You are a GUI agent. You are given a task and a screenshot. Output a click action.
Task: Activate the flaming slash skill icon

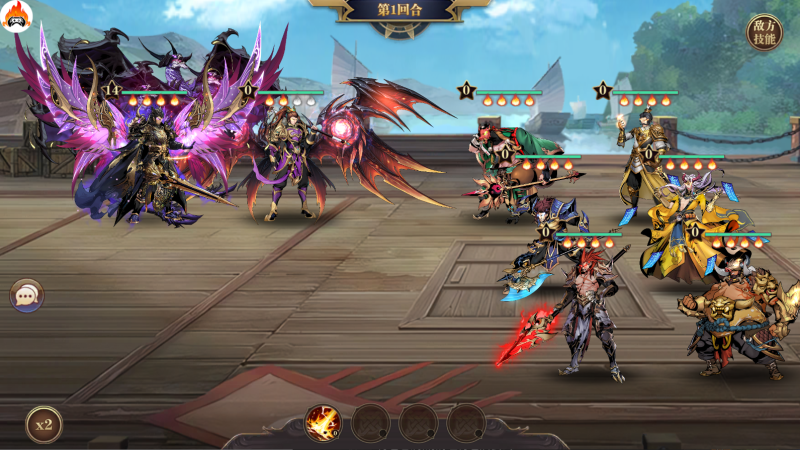323,422
